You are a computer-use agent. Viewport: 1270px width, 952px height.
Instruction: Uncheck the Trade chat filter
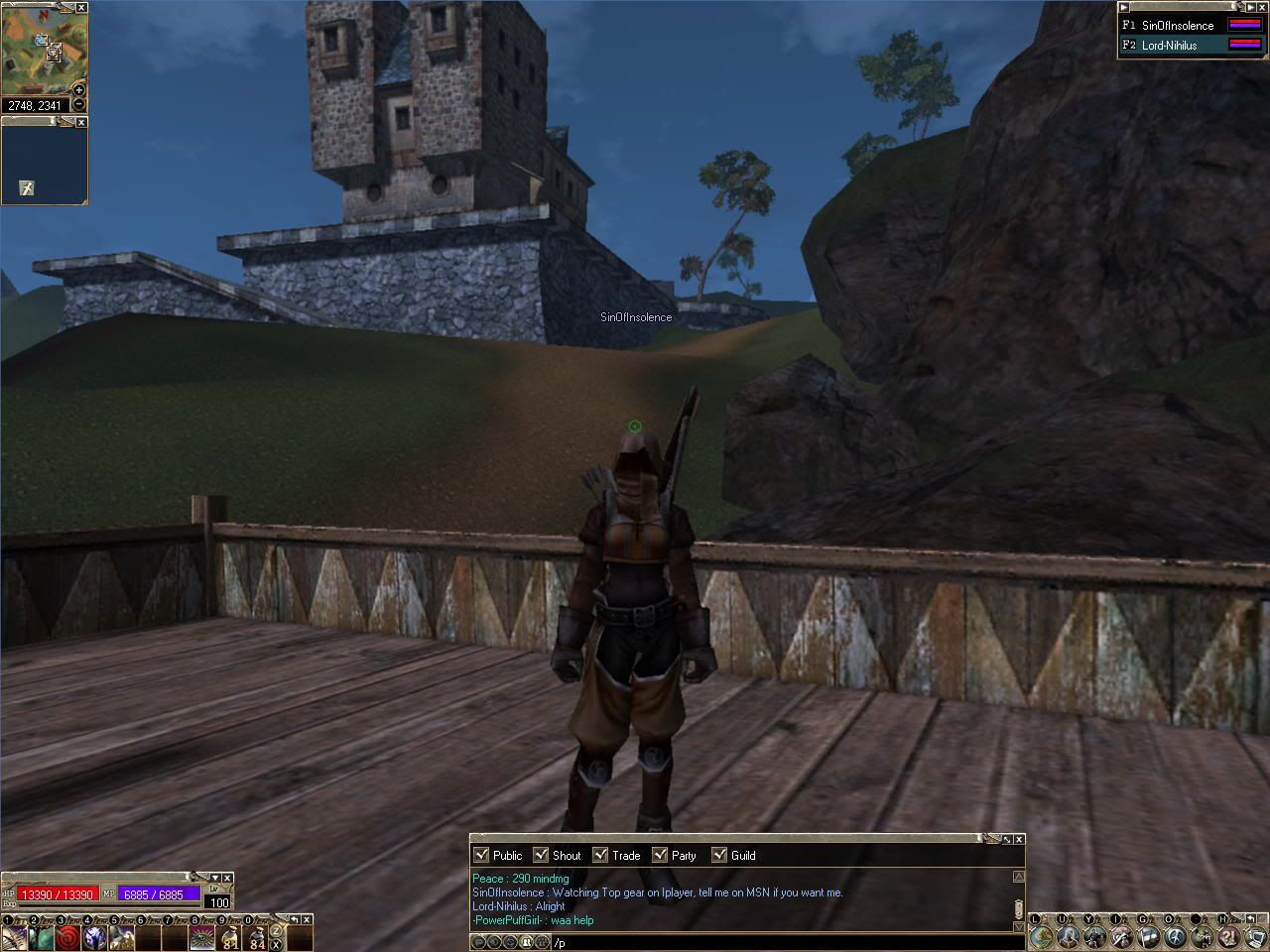pyautogui.click(x=600, y=855)
